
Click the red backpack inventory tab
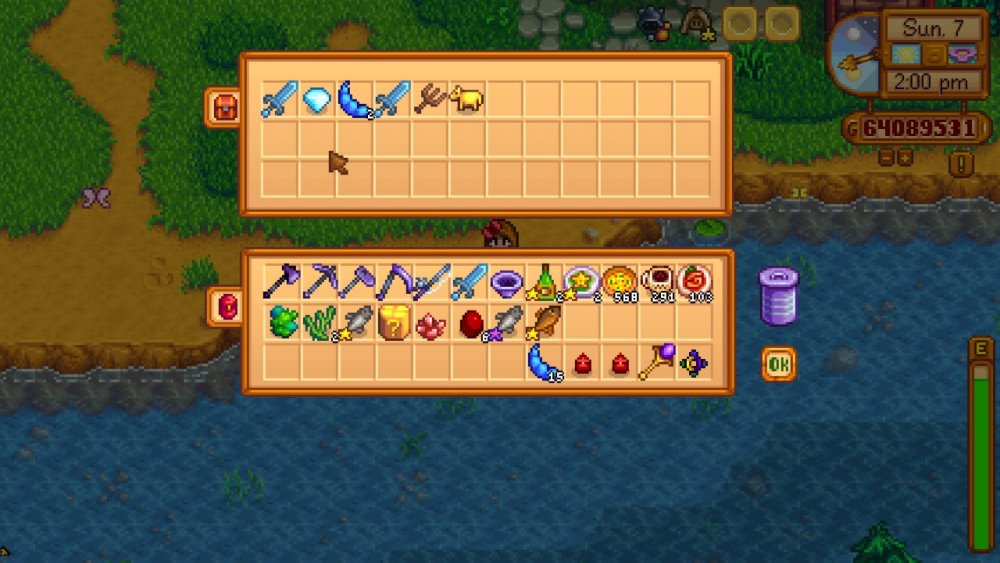[224, 306]
